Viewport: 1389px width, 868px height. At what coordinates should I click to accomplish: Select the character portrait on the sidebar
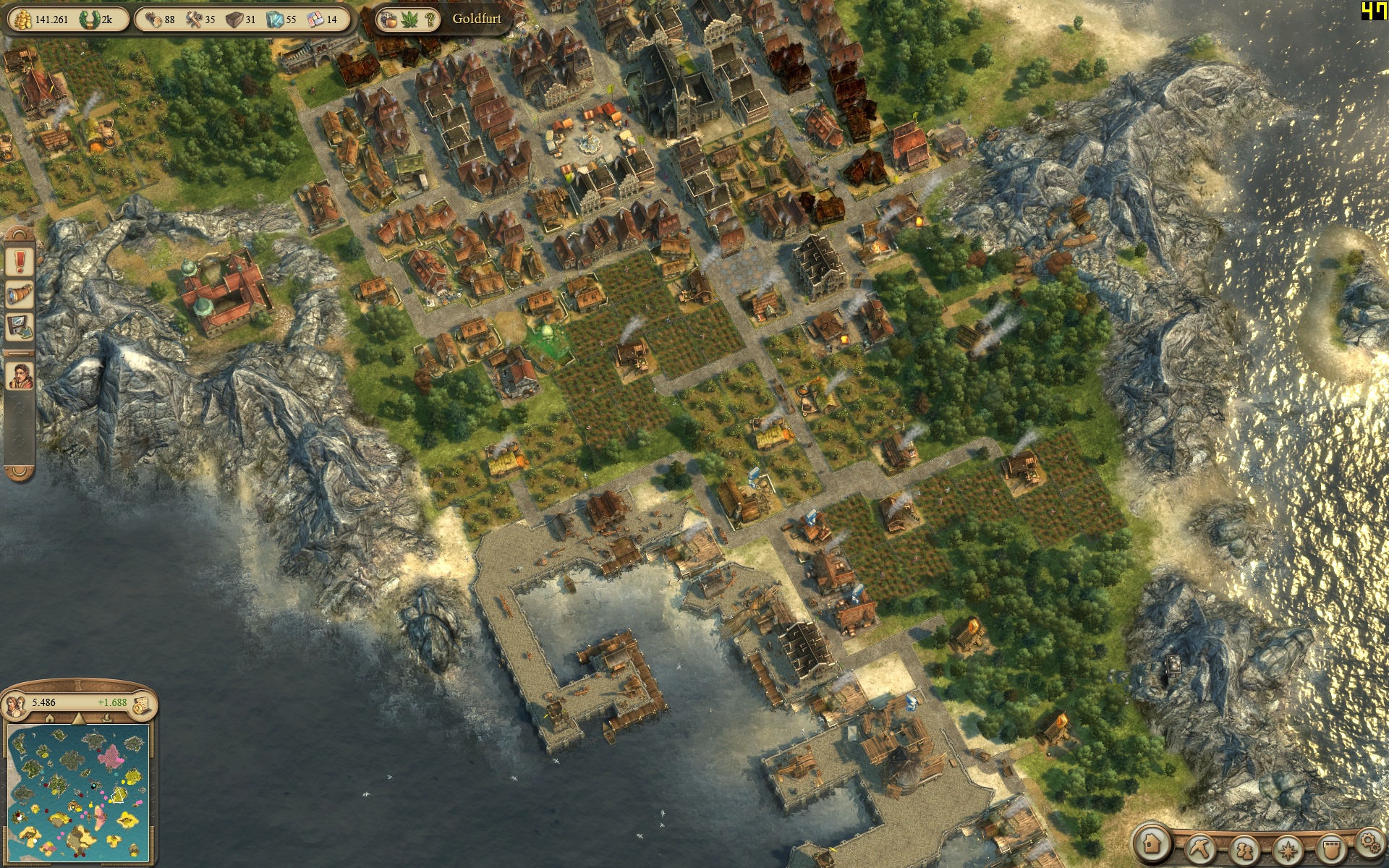click(20, 375)
